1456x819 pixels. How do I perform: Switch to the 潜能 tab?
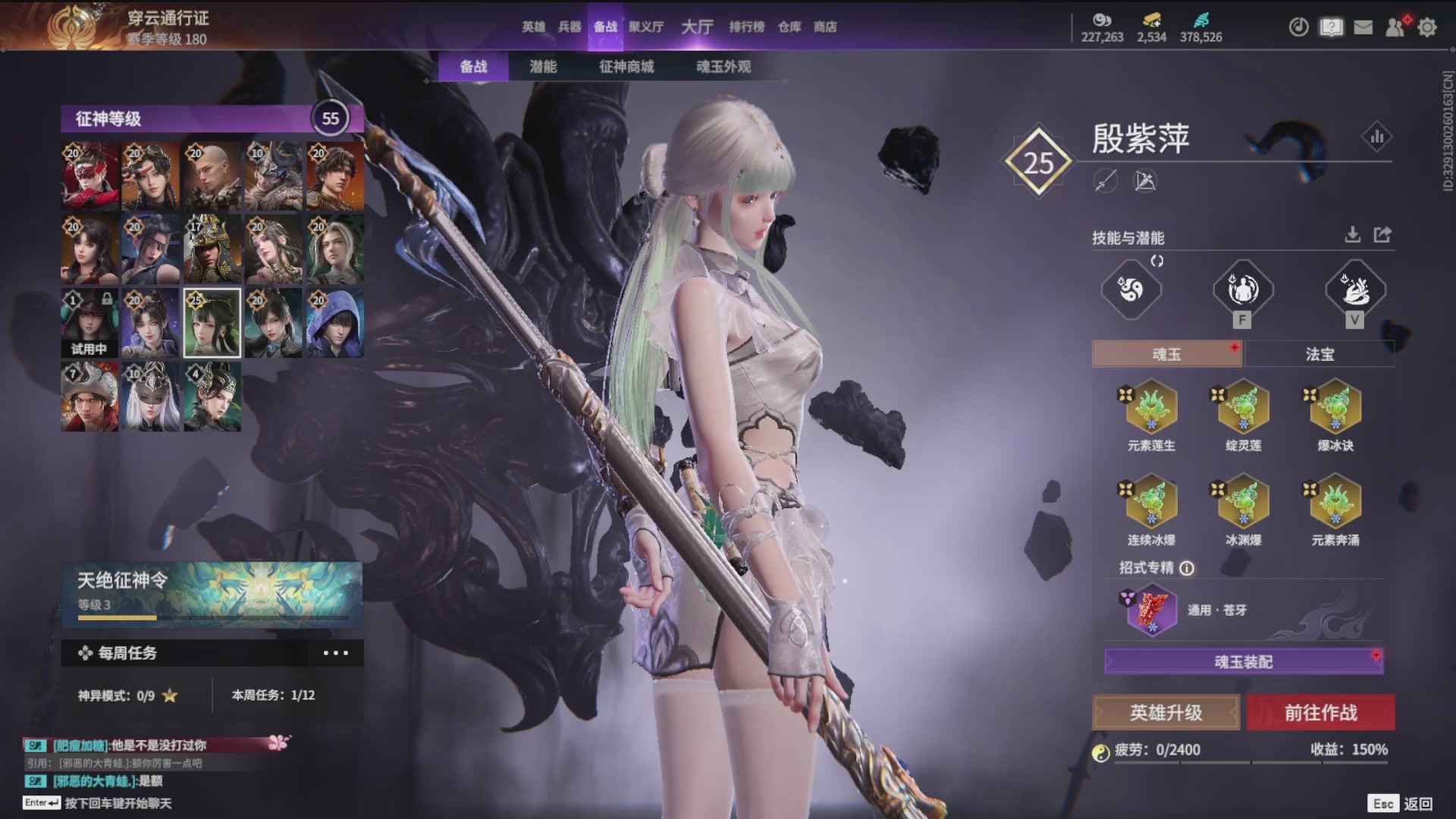pos(543,67)
